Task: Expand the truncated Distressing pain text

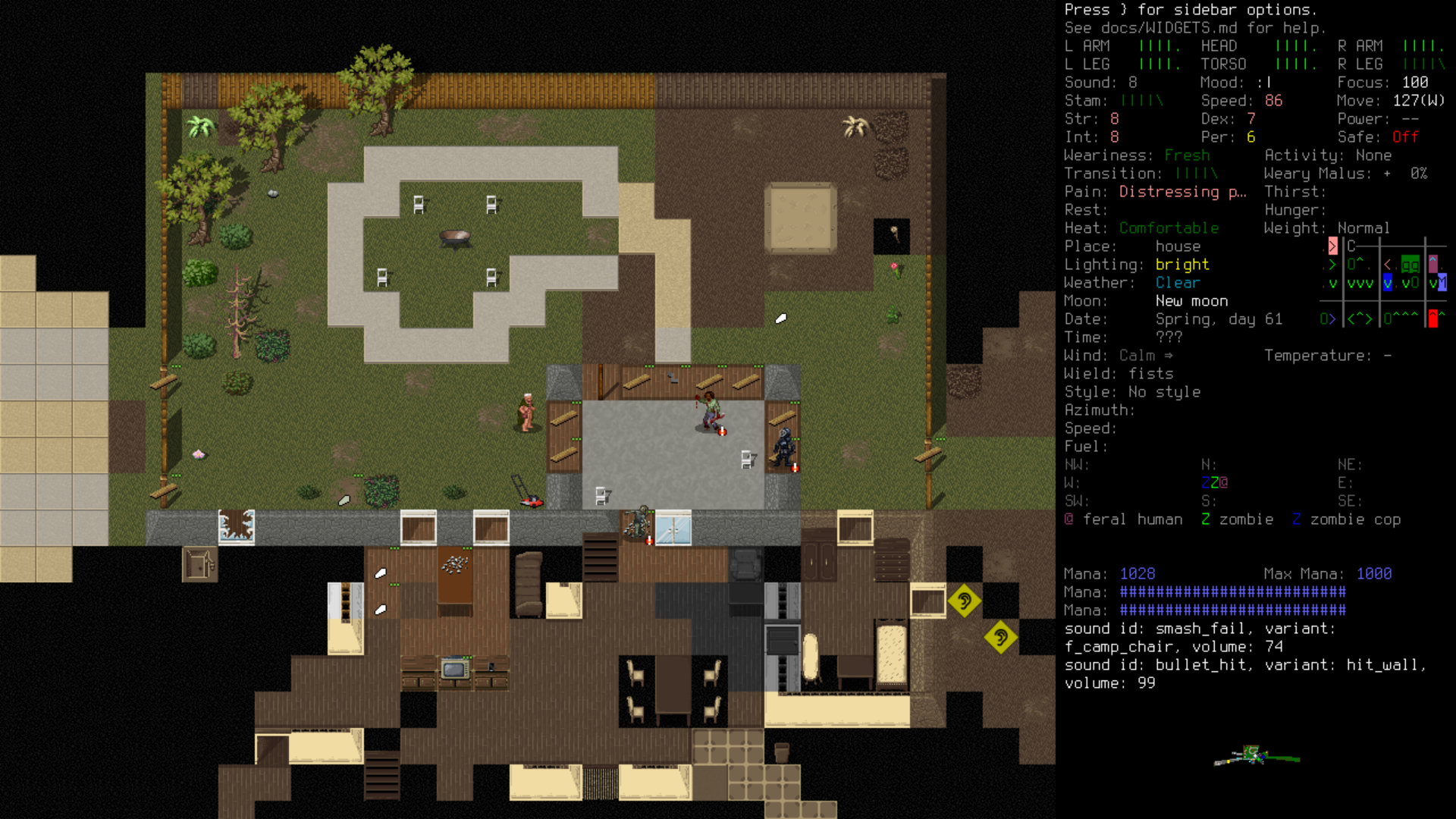Action: (1181, 192)
